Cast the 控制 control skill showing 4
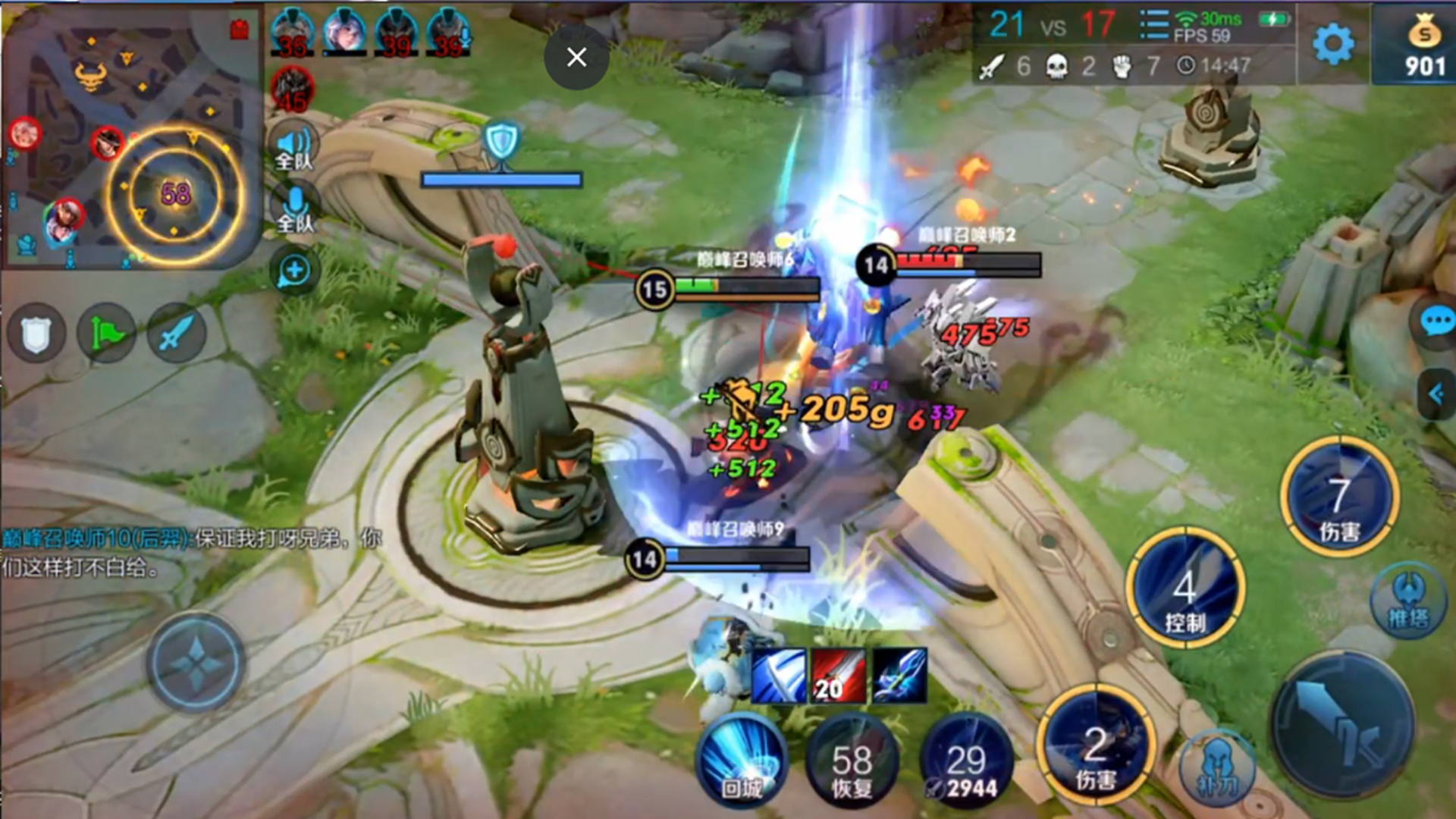The width and height of the screenshot is (1456, 819). tap(1185, 589)
